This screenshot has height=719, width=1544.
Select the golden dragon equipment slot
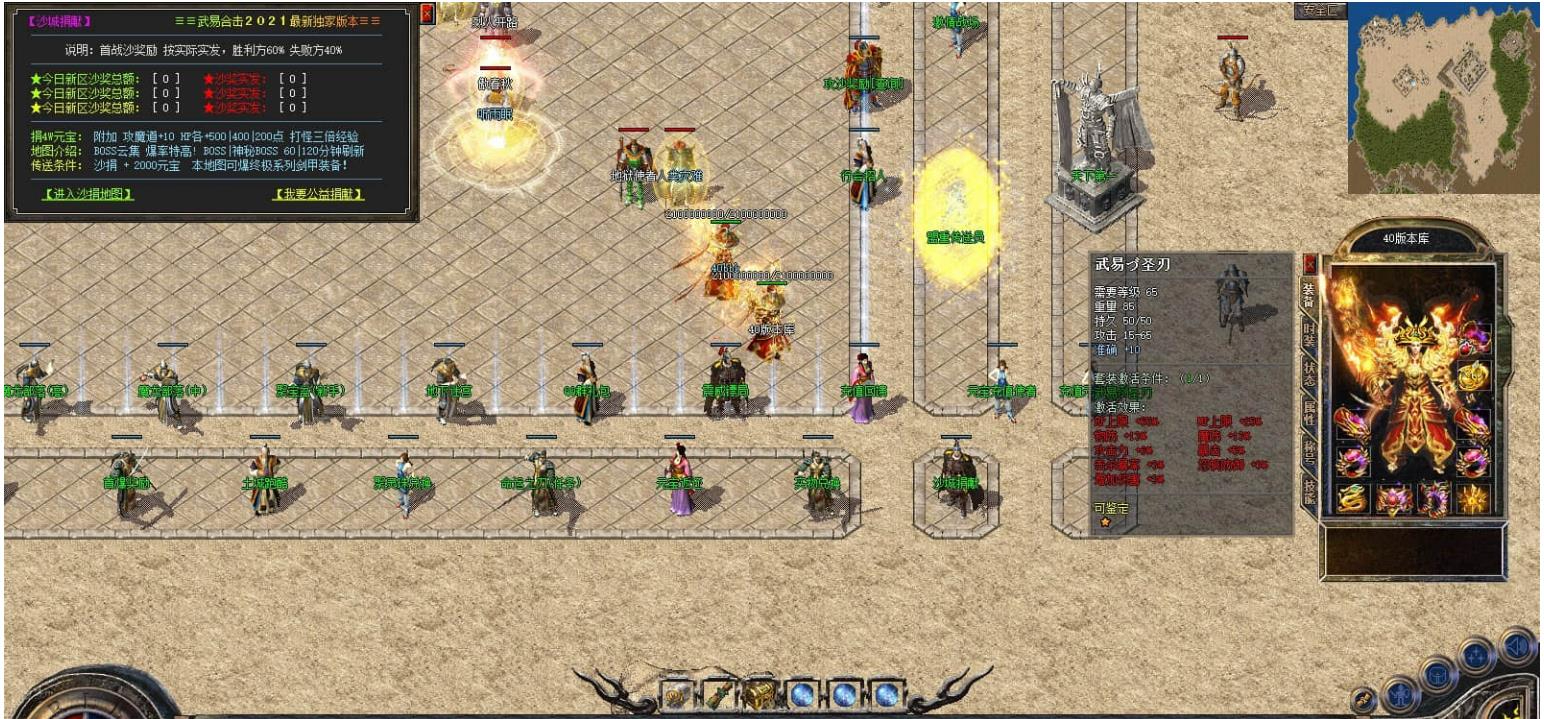[x=1351, y=498]
